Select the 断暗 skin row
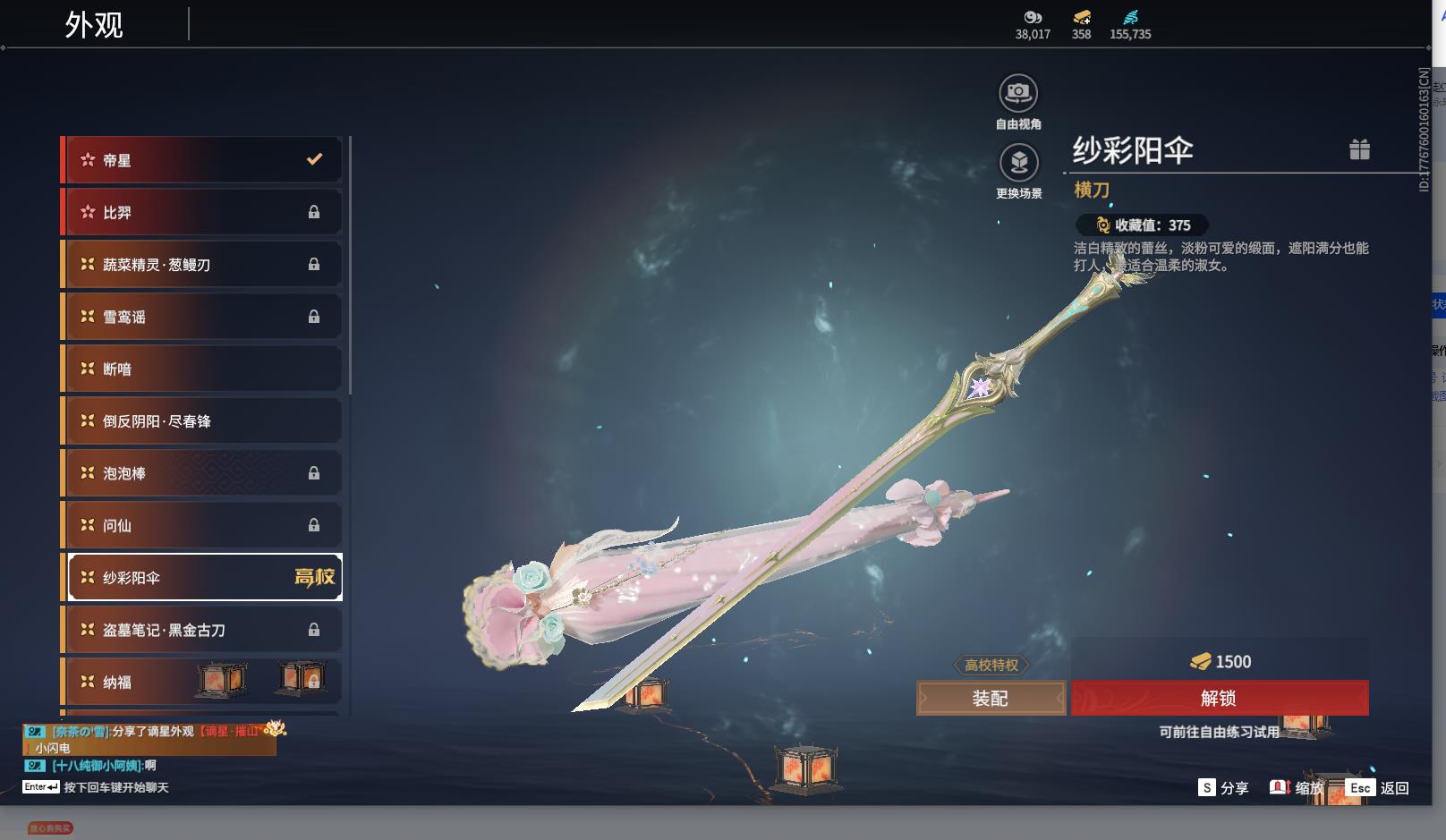Viewport: 1446px width, 840px height. [201, 369]
